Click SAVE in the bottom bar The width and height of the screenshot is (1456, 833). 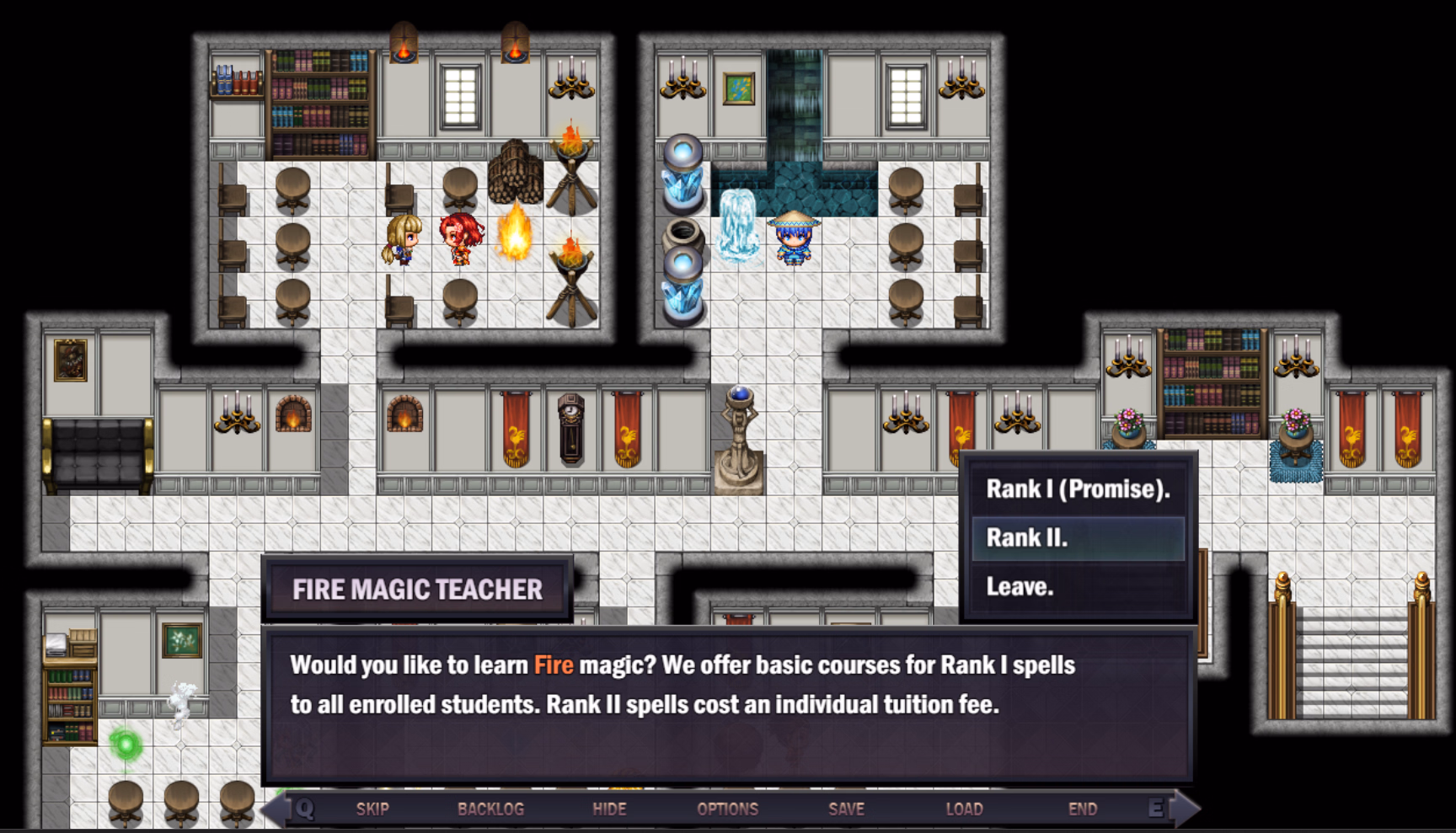click(x=846, y=809)
